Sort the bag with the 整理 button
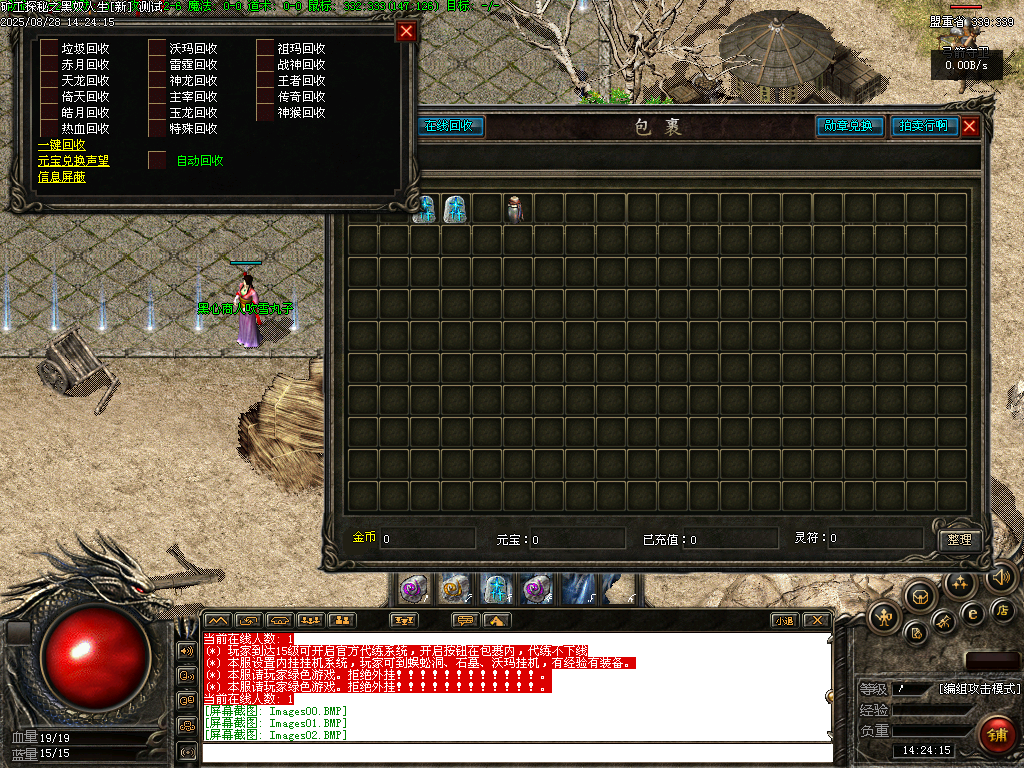The width and height of the screenshot is (1024, 768). coord(959,539)
